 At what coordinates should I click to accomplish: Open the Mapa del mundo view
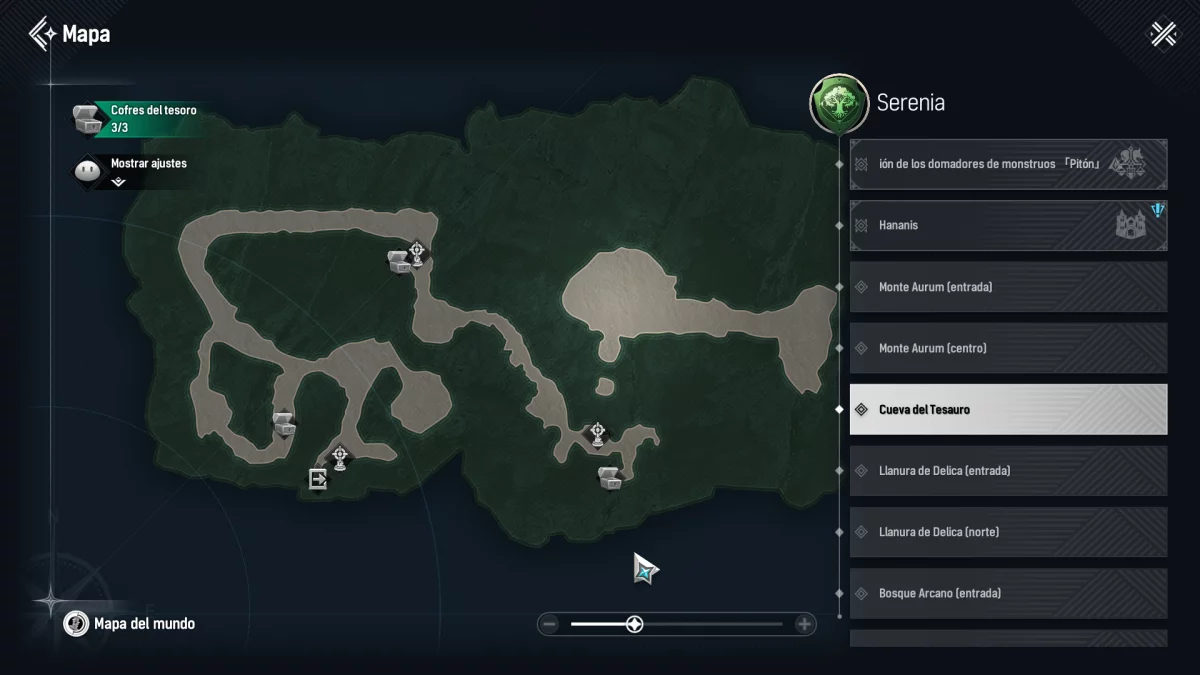pyautogui.click(x=131, y=624)
